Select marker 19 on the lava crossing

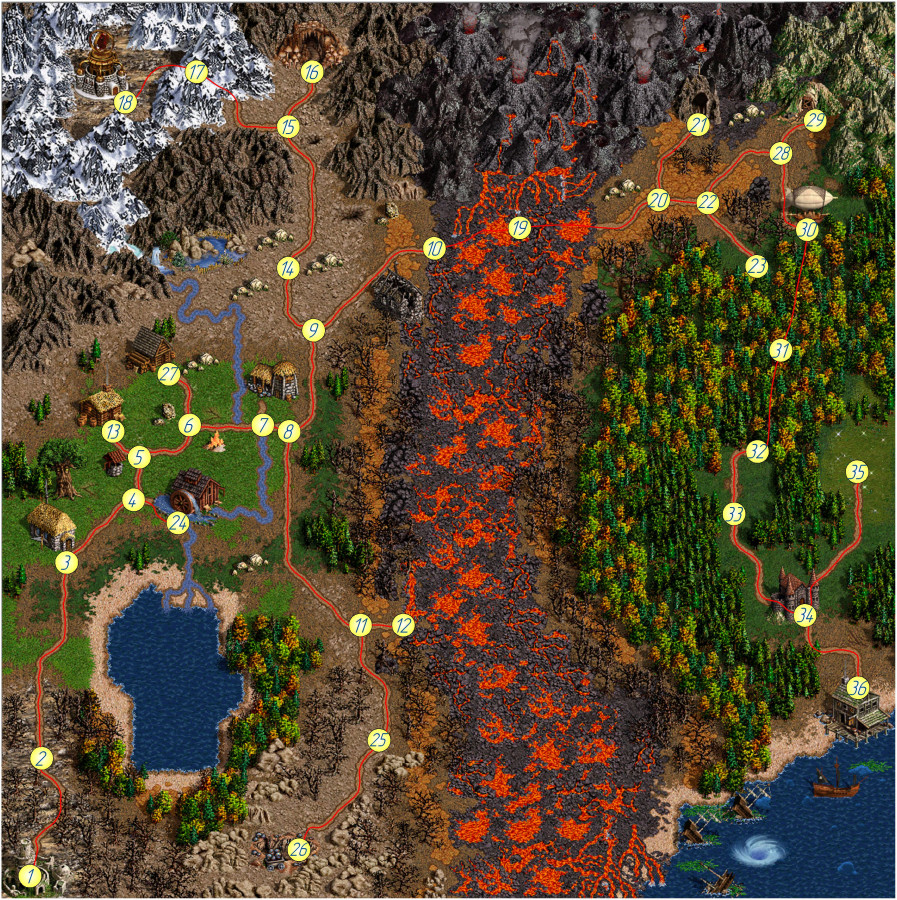coord(518,228)
